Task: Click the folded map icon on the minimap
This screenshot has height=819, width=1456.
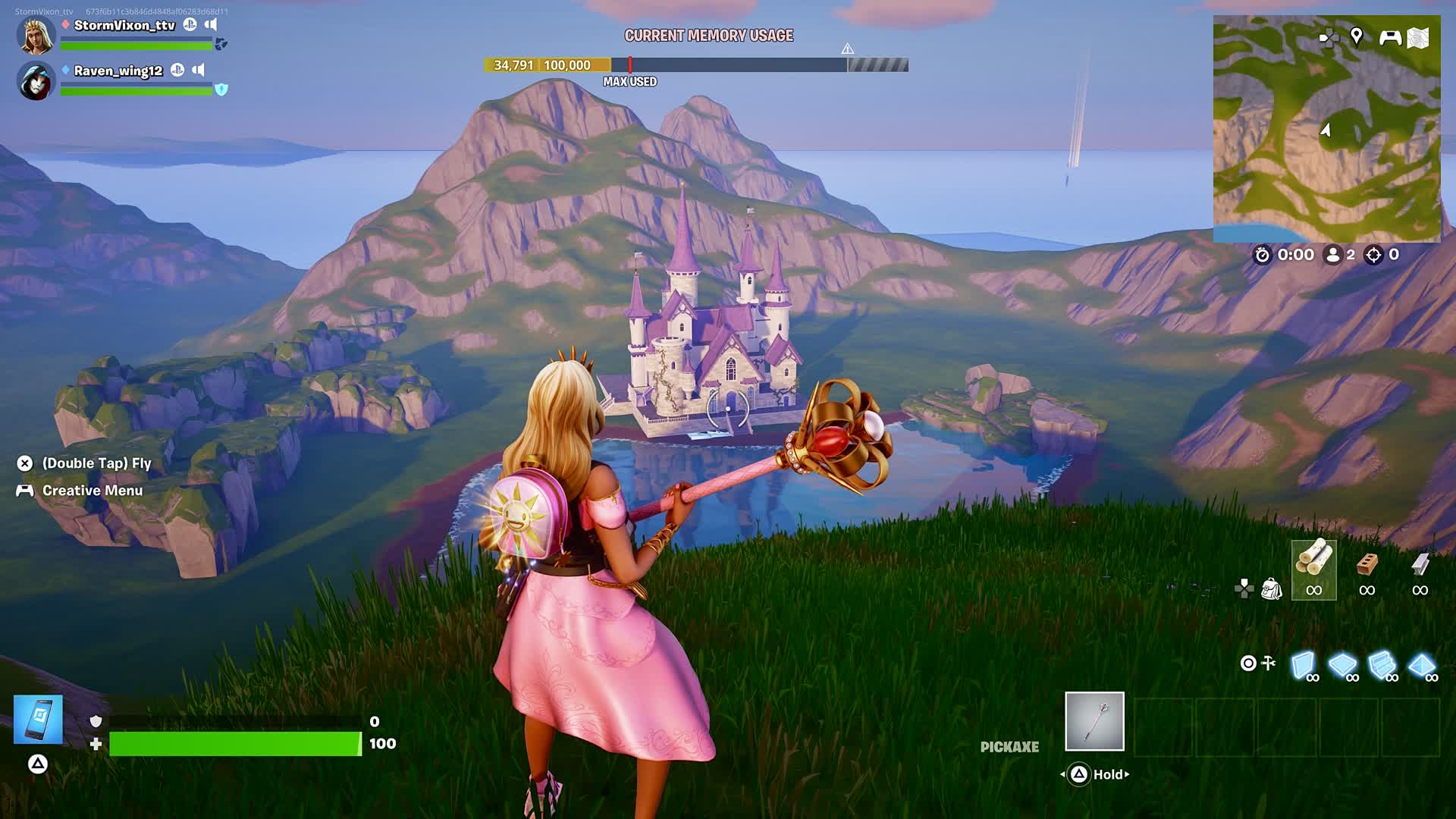Action: pyautogui.click(x=1419, y=37)
